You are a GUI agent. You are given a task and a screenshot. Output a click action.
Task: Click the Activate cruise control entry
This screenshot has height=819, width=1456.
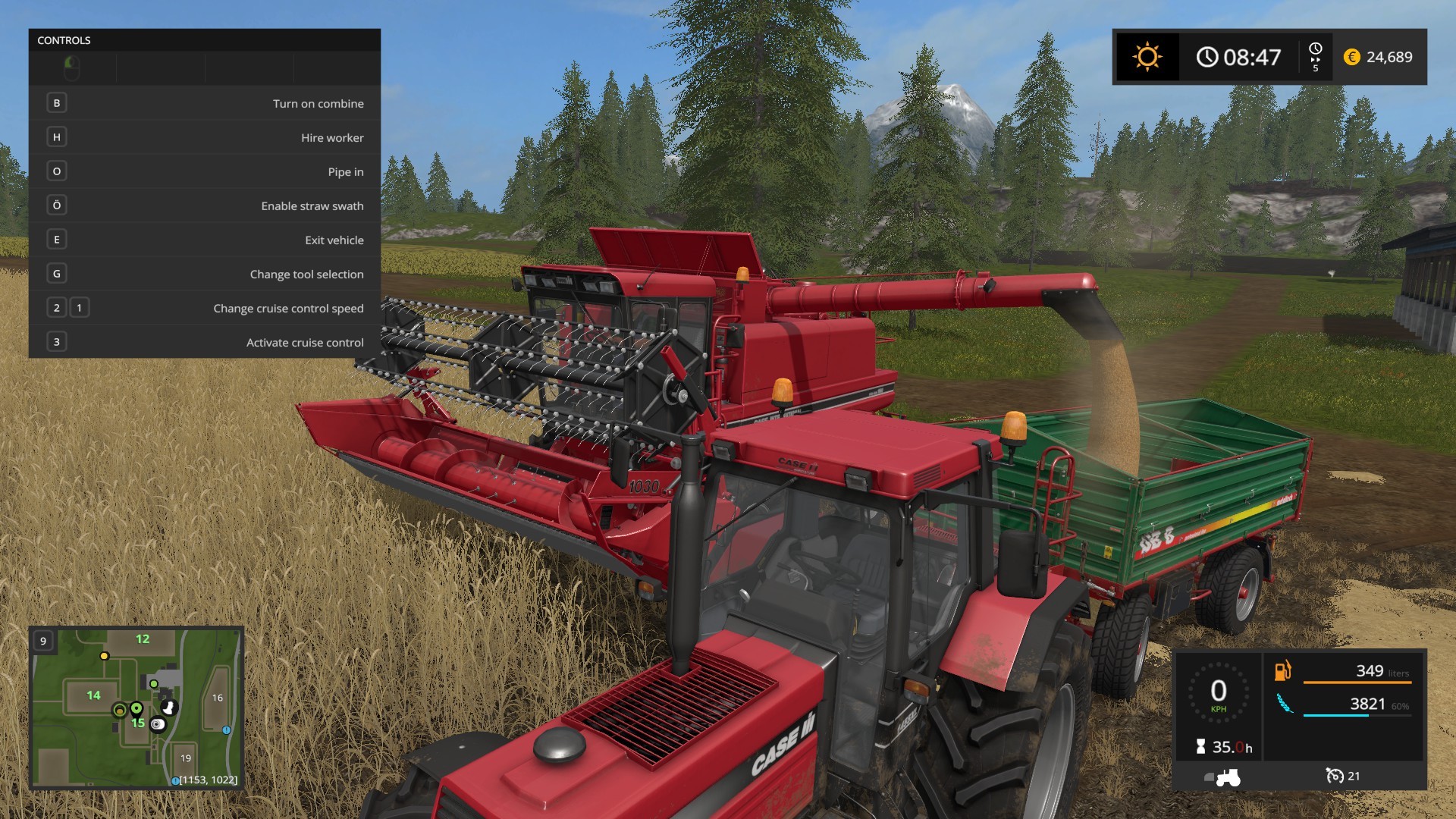[x=205, y=342]
